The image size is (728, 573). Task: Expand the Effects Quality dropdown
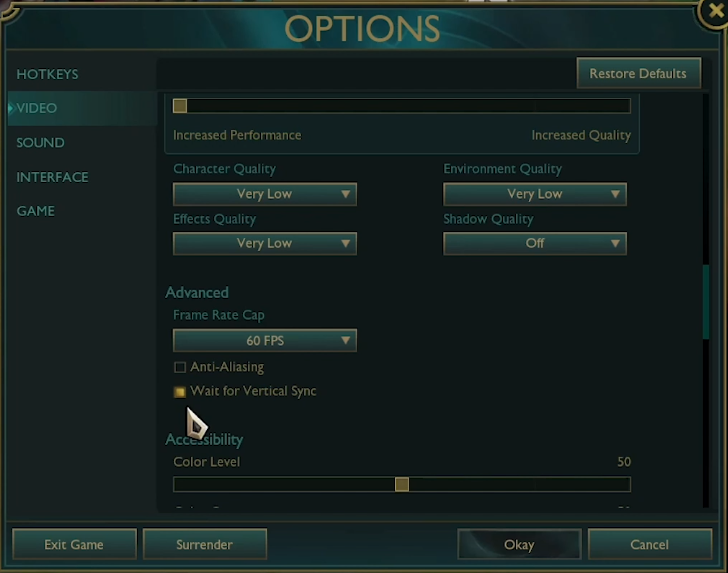coord(264,243)
